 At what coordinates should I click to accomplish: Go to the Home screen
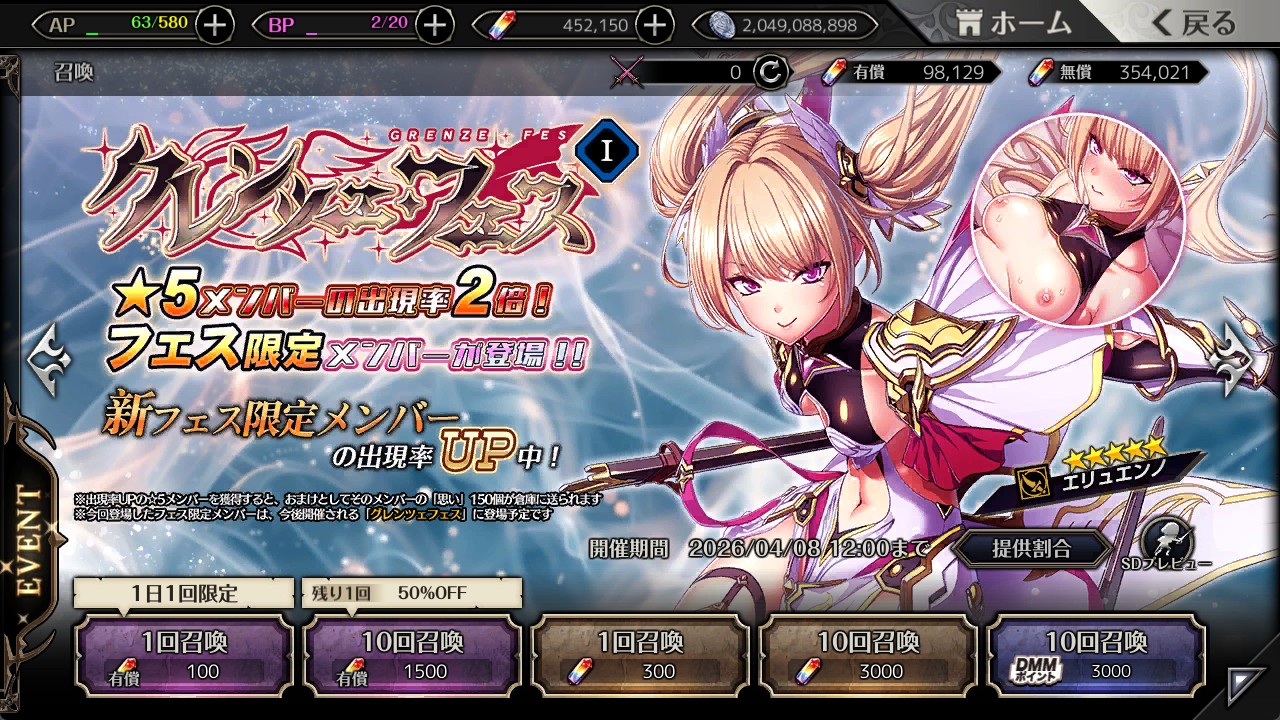[x=1014, y=24]
